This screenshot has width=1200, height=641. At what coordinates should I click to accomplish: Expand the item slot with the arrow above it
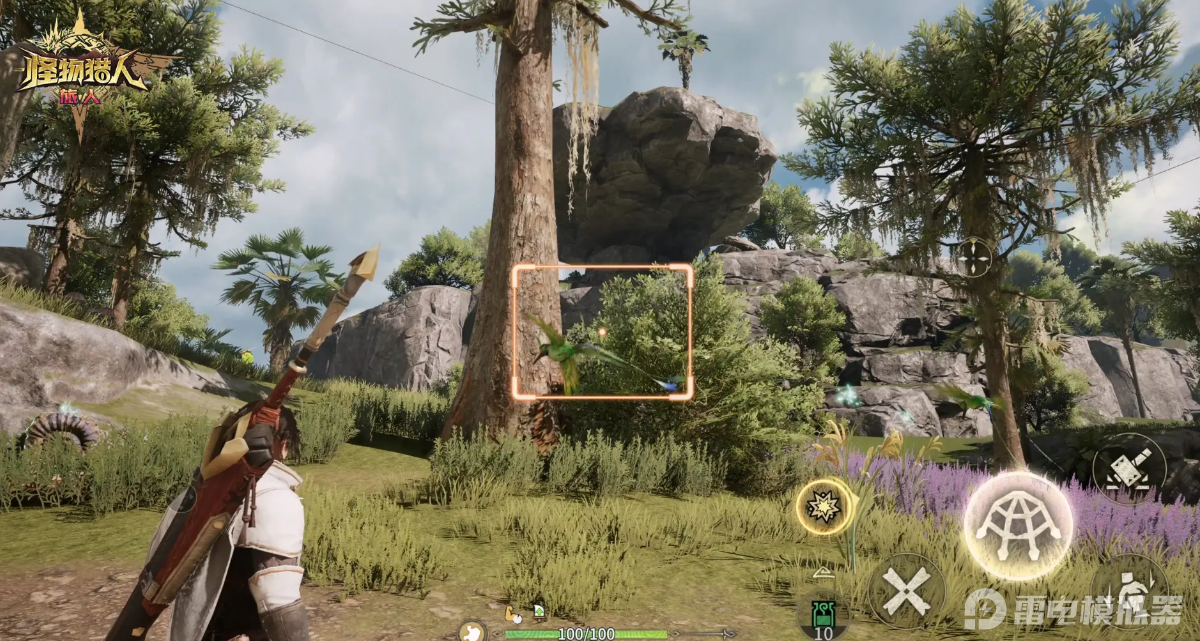point(822,573)
